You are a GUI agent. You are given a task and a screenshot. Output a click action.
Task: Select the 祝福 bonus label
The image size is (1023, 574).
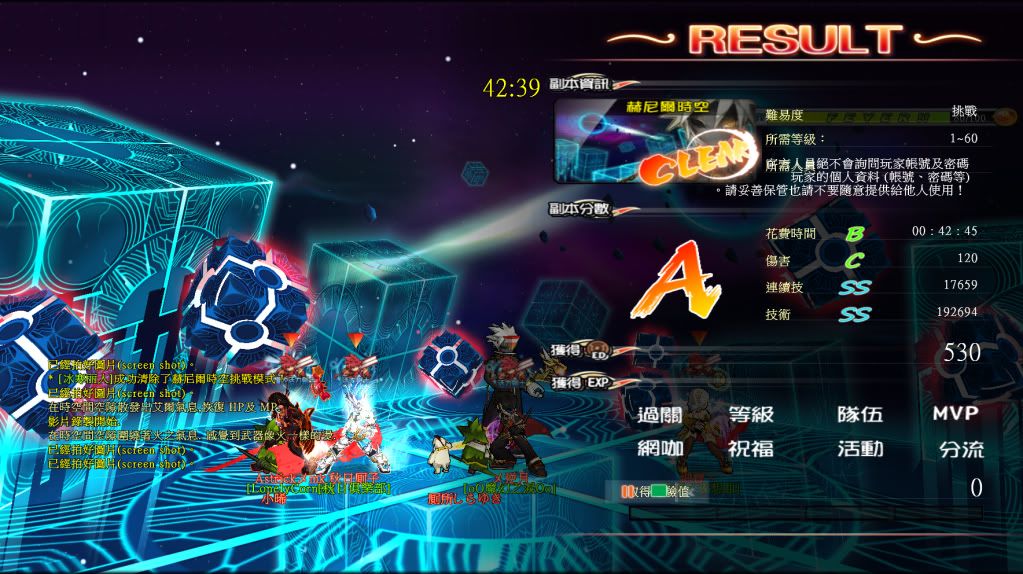(751, 449)
